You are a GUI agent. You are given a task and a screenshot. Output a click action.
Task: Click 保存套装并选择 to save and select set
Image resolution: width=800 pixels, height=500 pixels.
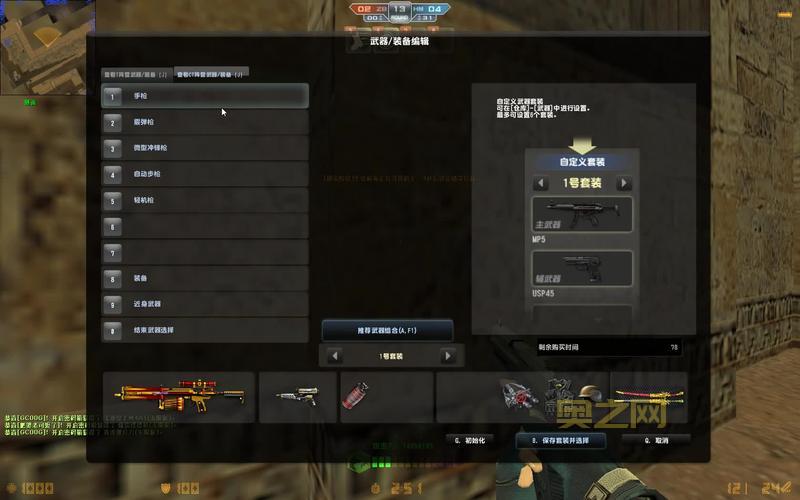pyautogui.click(x=560, y=440)
